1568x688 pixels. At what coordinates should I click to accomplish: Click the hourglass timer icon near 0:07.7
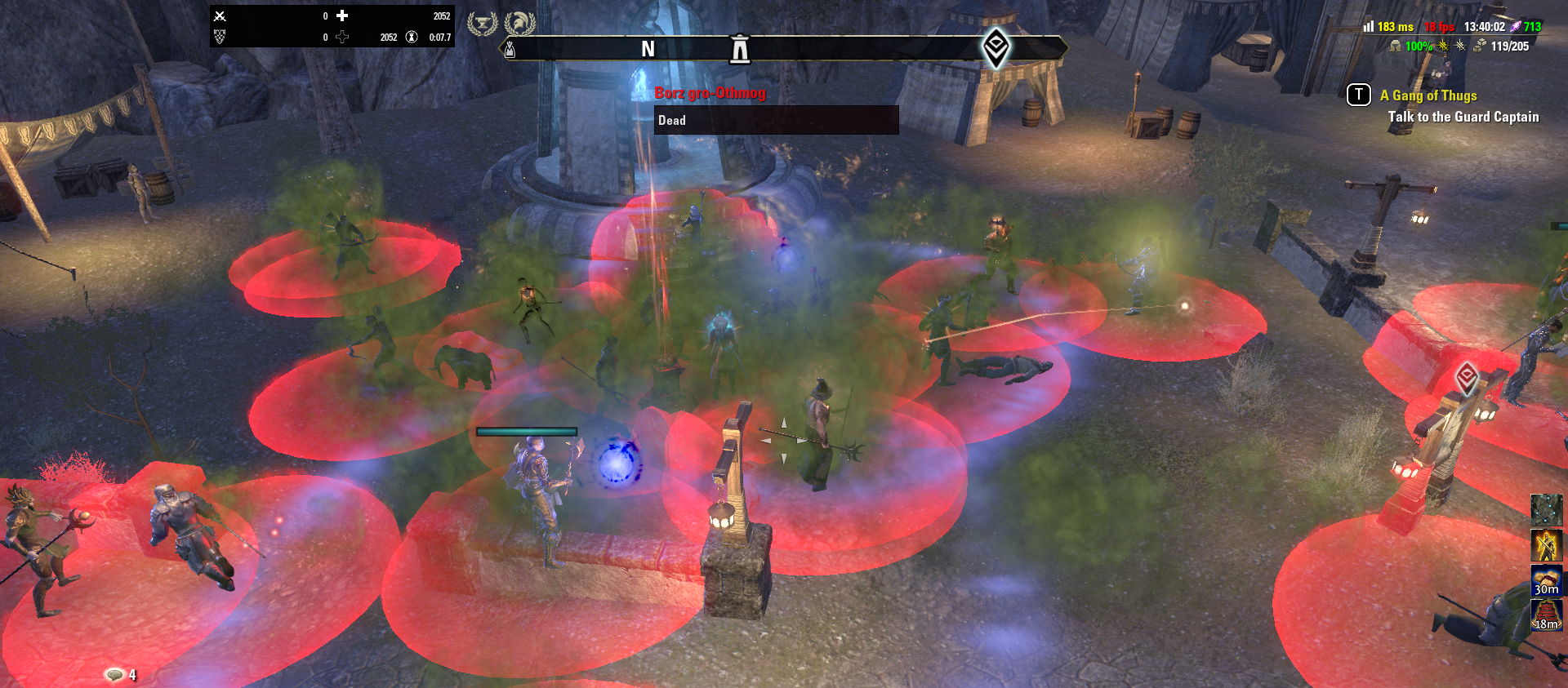pos(411,37)
